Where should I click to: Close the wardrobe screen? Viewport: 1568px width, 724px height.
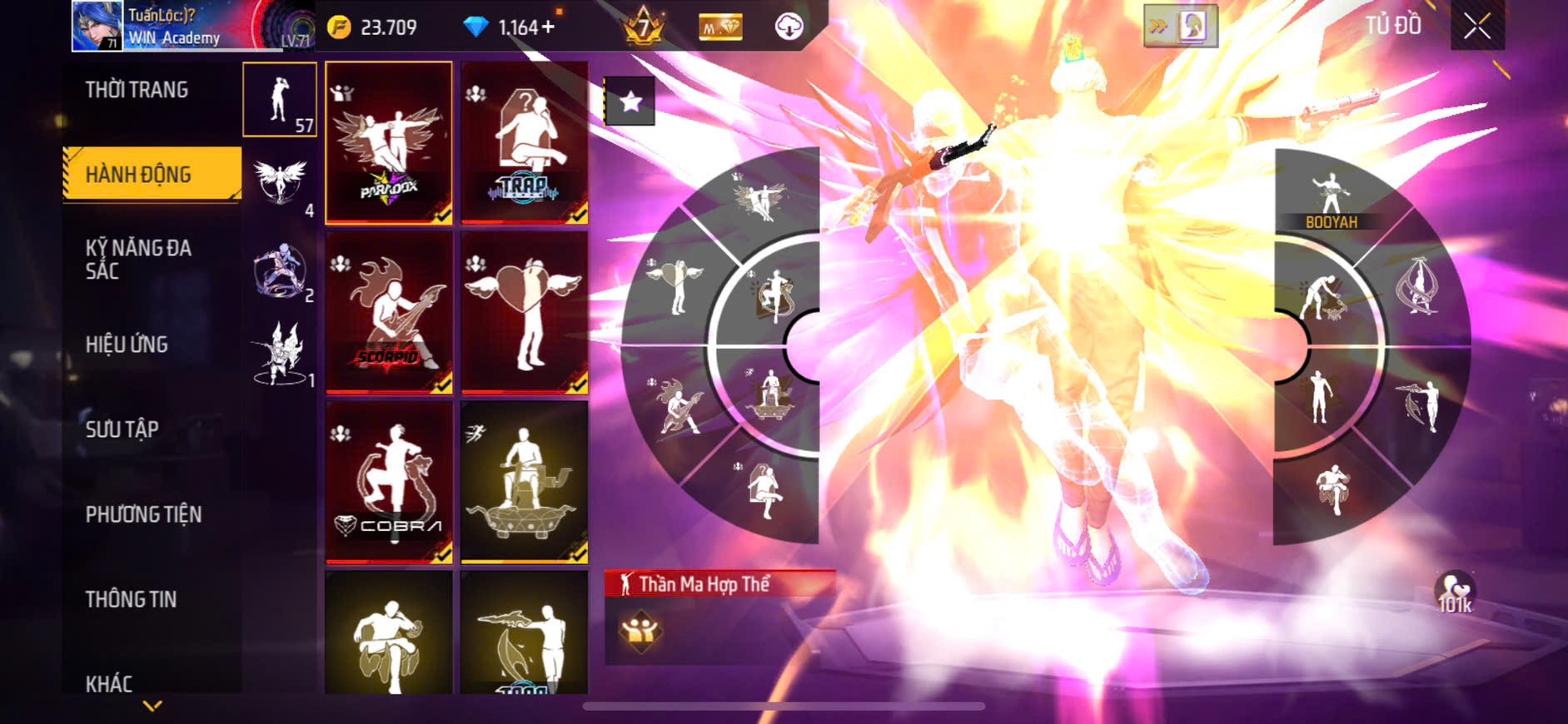(1477, 27)
